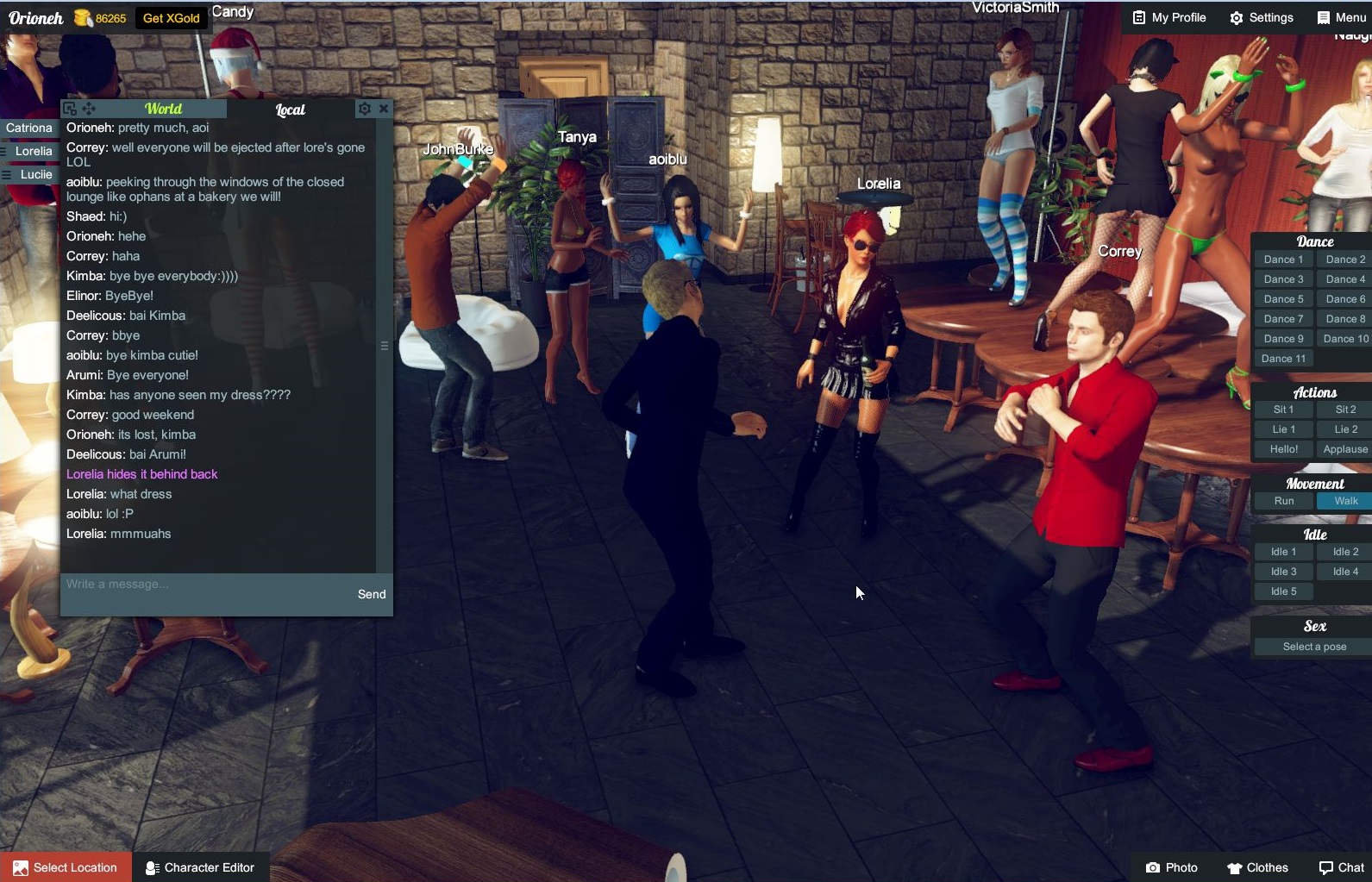The height and width of the screenshot is (882, 1372).
Task: Switch to the World chat tab
Action: (163, 109)
